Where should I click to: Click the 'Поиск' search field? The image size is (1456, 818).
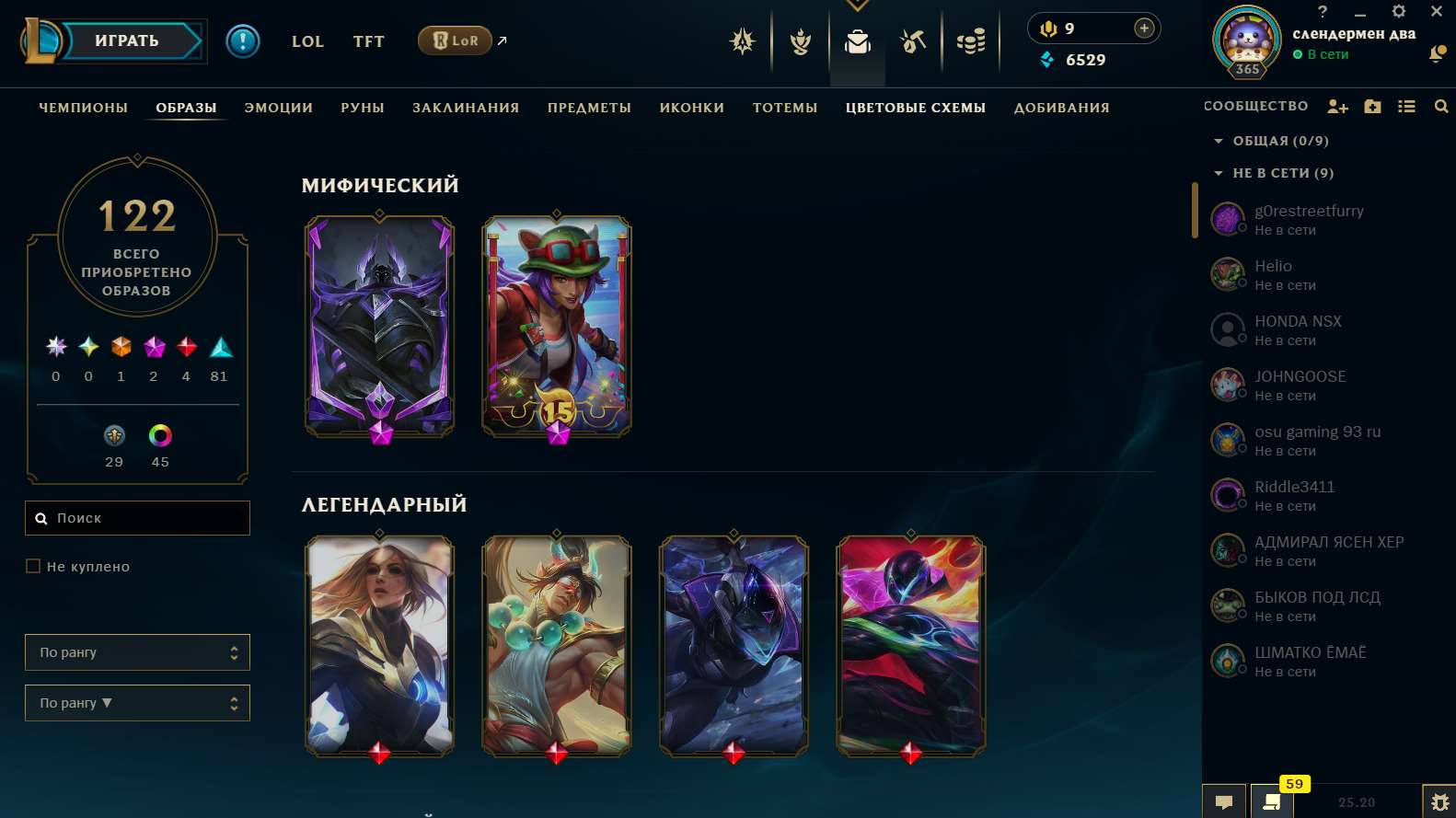coord(137,518)
